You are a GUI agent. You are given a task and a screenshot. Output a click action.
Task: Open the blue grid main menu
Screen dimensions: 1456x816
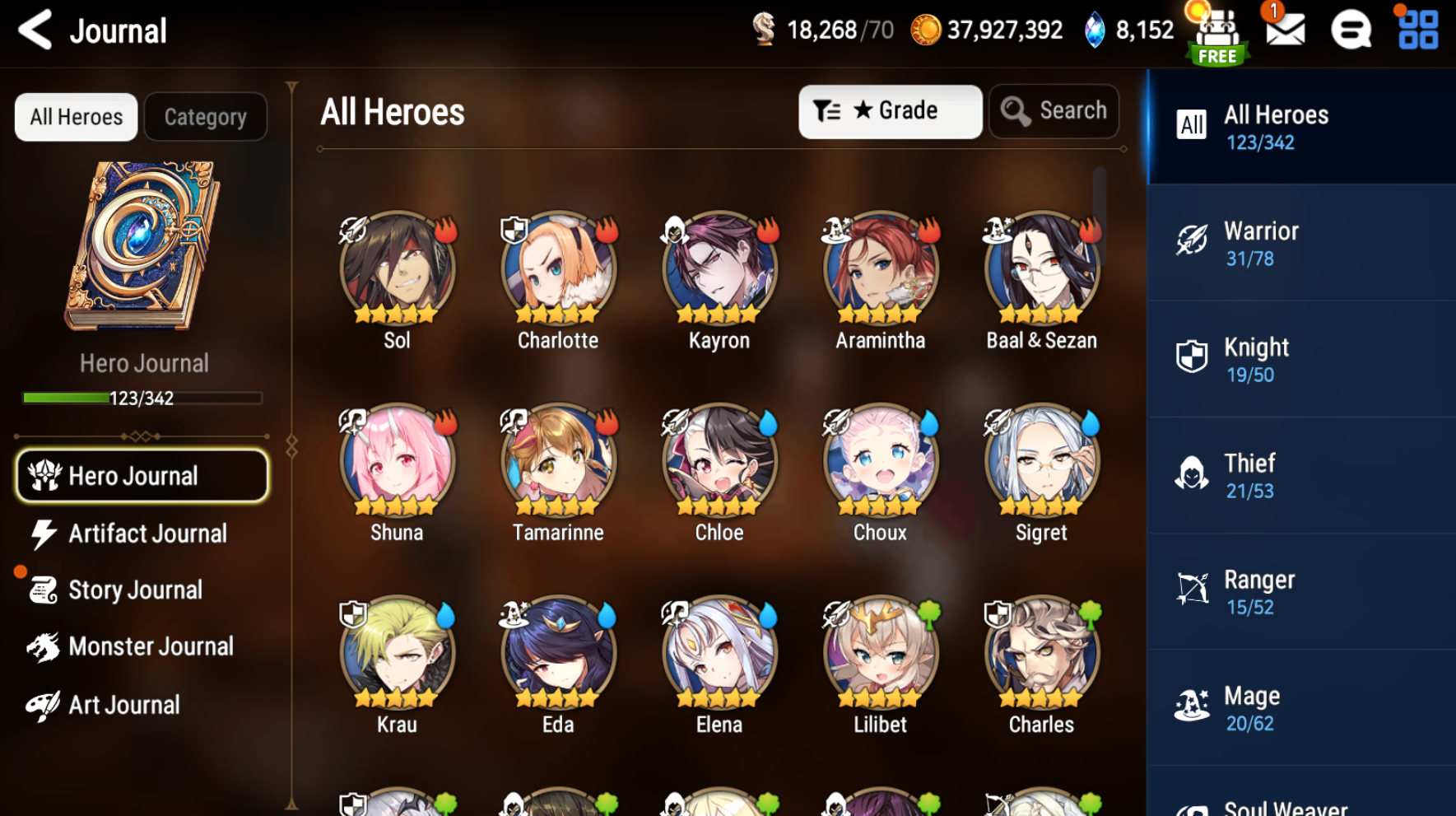point(1418,30)
